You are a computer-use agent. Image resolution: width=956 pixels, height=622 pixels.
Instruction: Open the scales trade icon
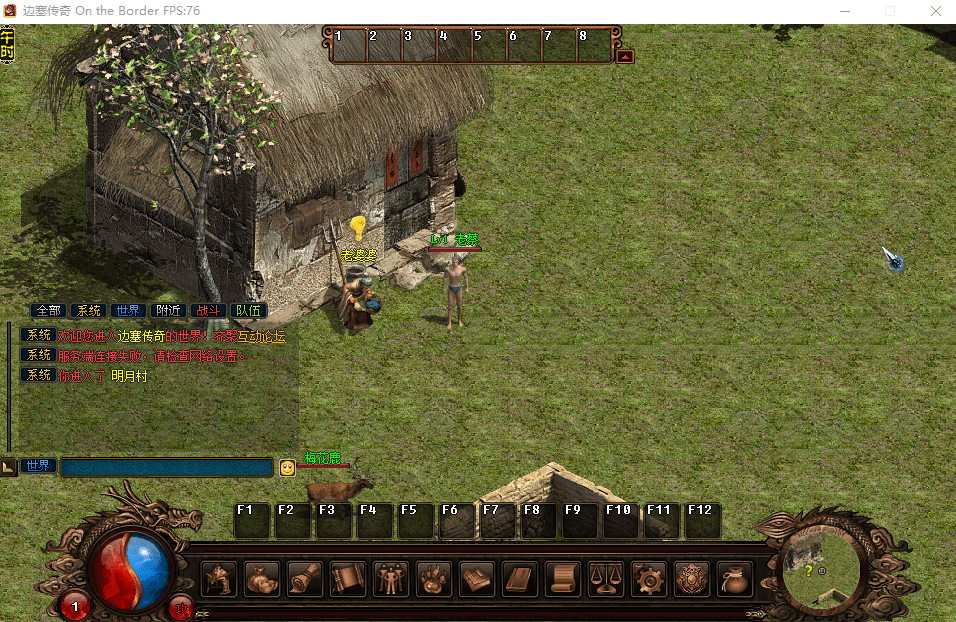coord(606,579)
